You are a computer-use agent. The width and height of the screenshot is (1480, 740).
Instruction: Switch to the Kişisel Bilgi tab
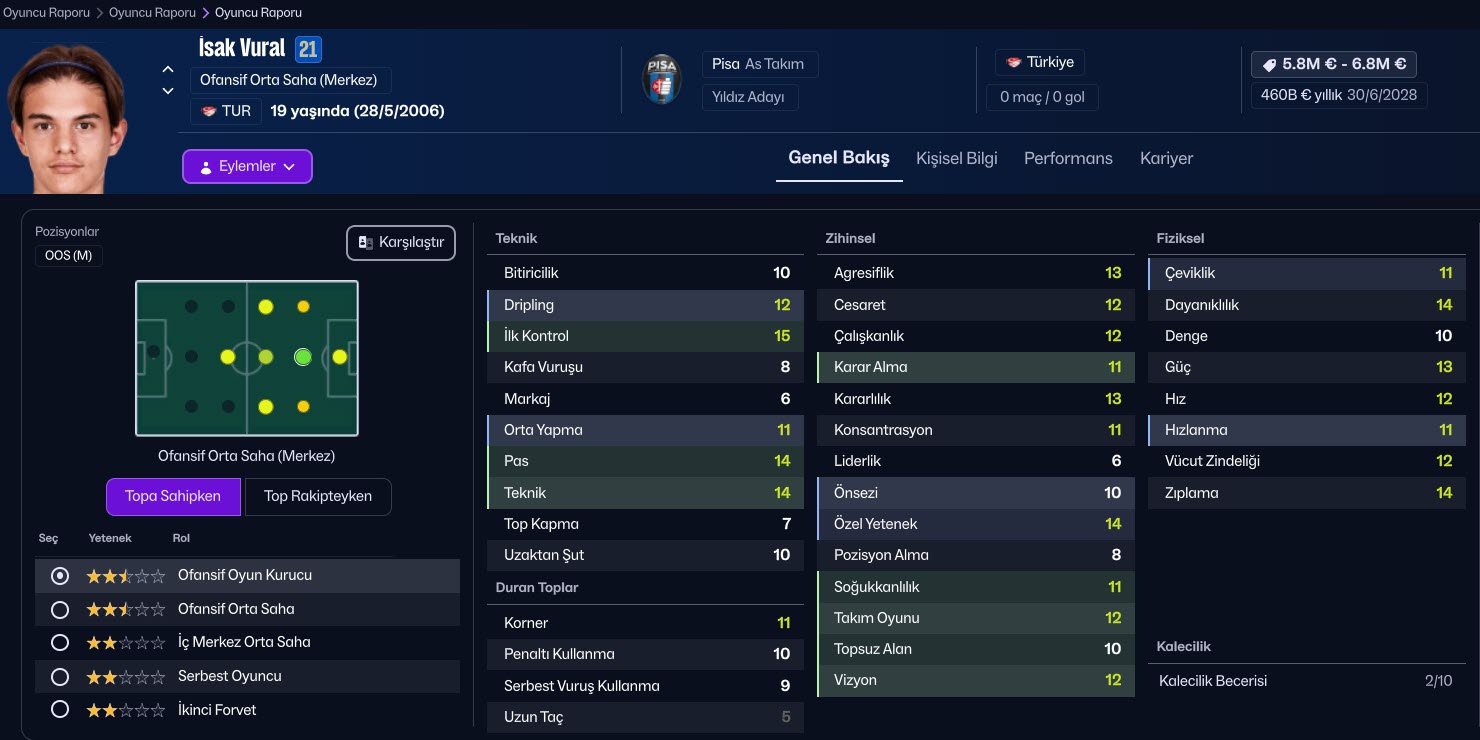pyautogui.click(x=956, y=158)
